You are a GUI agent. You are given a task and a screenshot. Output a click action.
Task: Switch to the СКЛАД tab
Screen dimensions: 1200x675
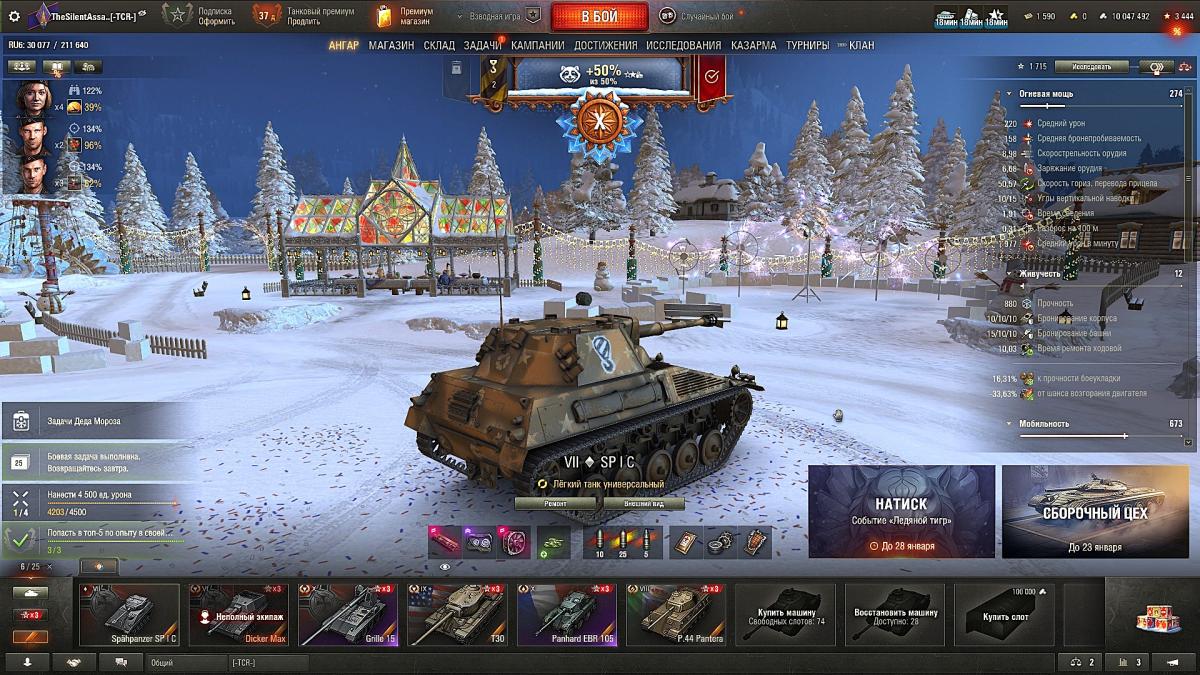pyautogui.click(x=439, y=45)
